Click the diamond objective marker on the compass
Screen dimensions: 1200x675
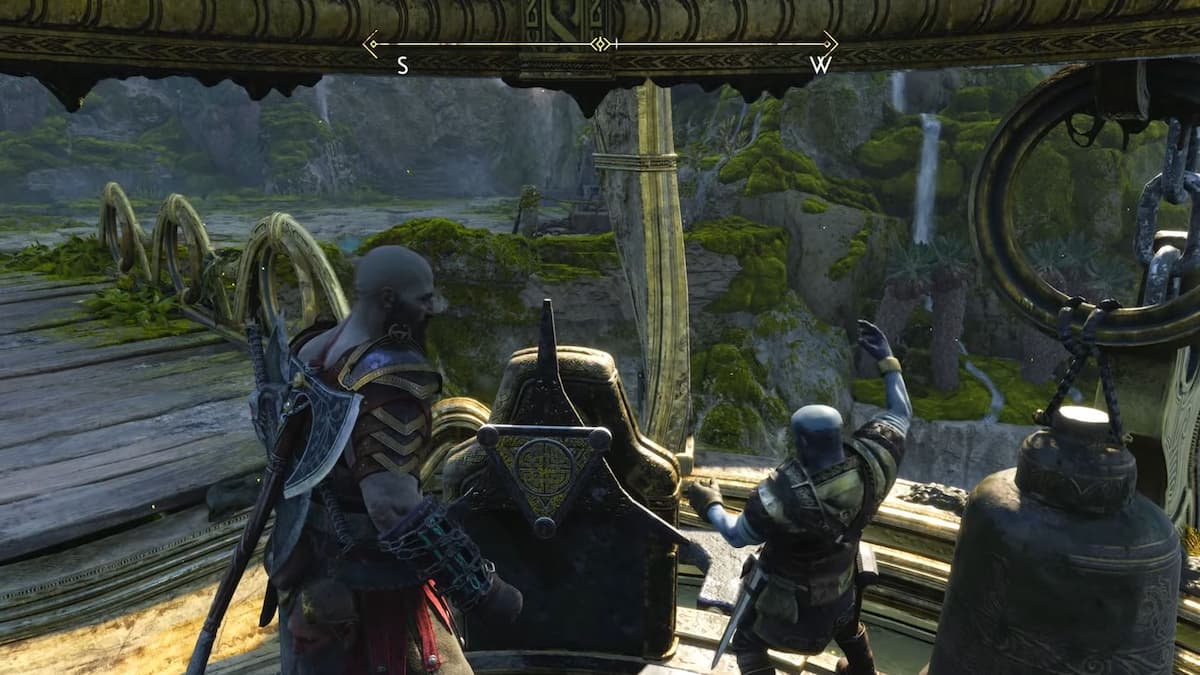600,43
